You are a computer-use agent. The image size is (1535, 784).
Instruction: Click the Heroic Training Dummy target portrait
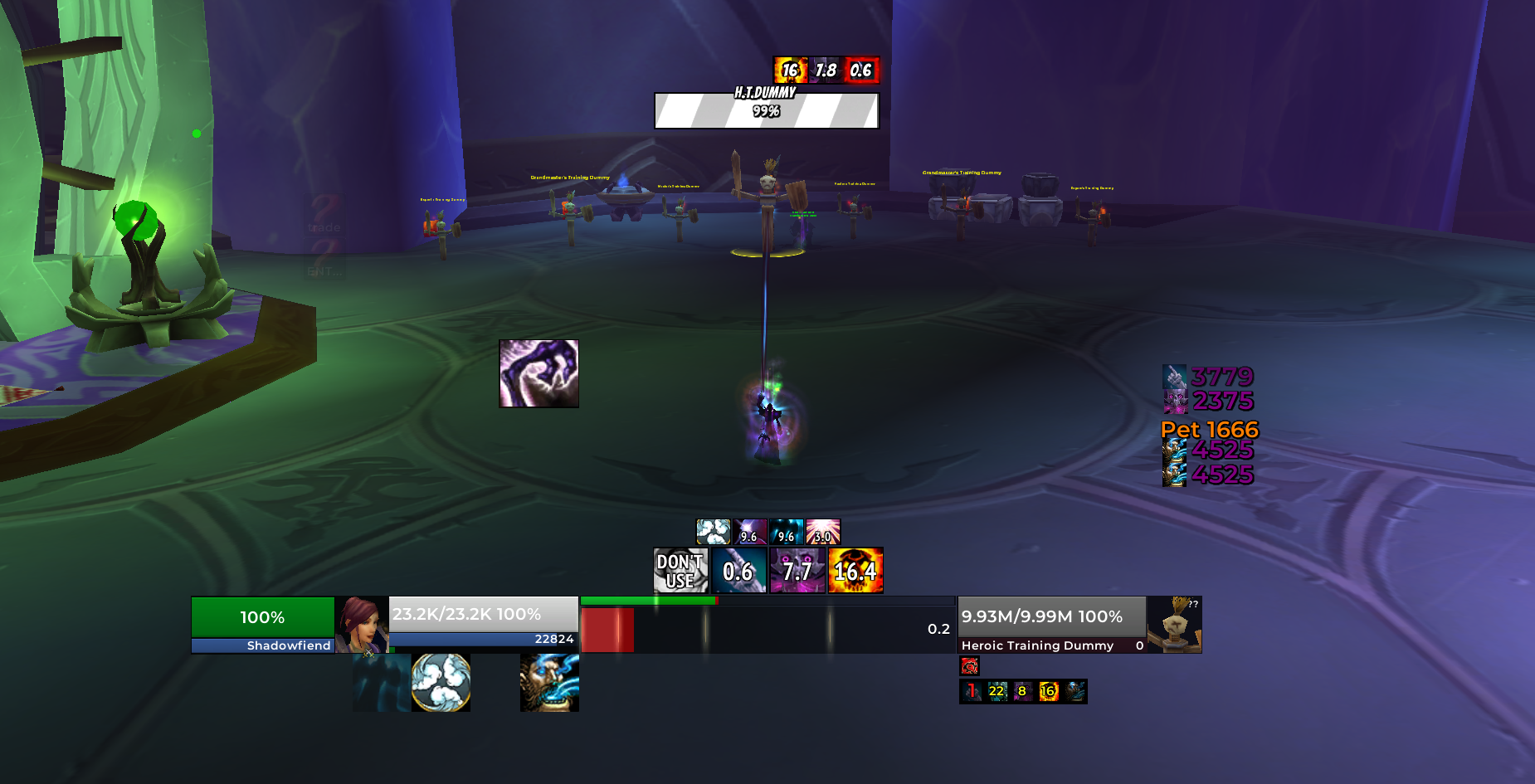pyautogui.click(x=1174, y=625)
